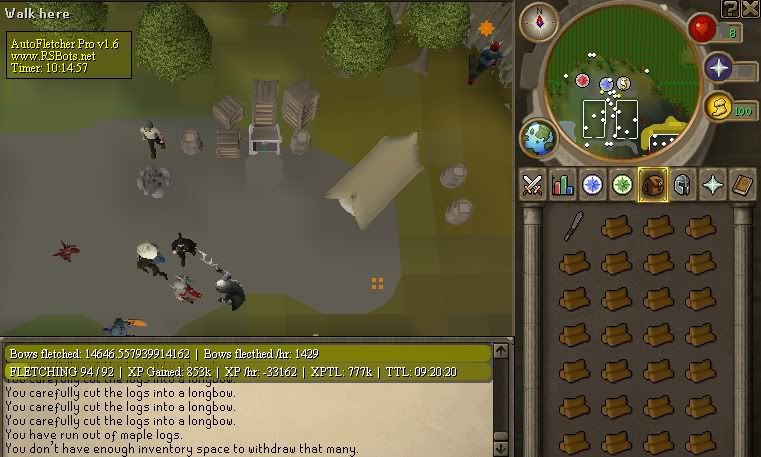Open the combat styles tab with crossed swords
The height and width of the screenshot is (457, 761).
coord(532,185)
